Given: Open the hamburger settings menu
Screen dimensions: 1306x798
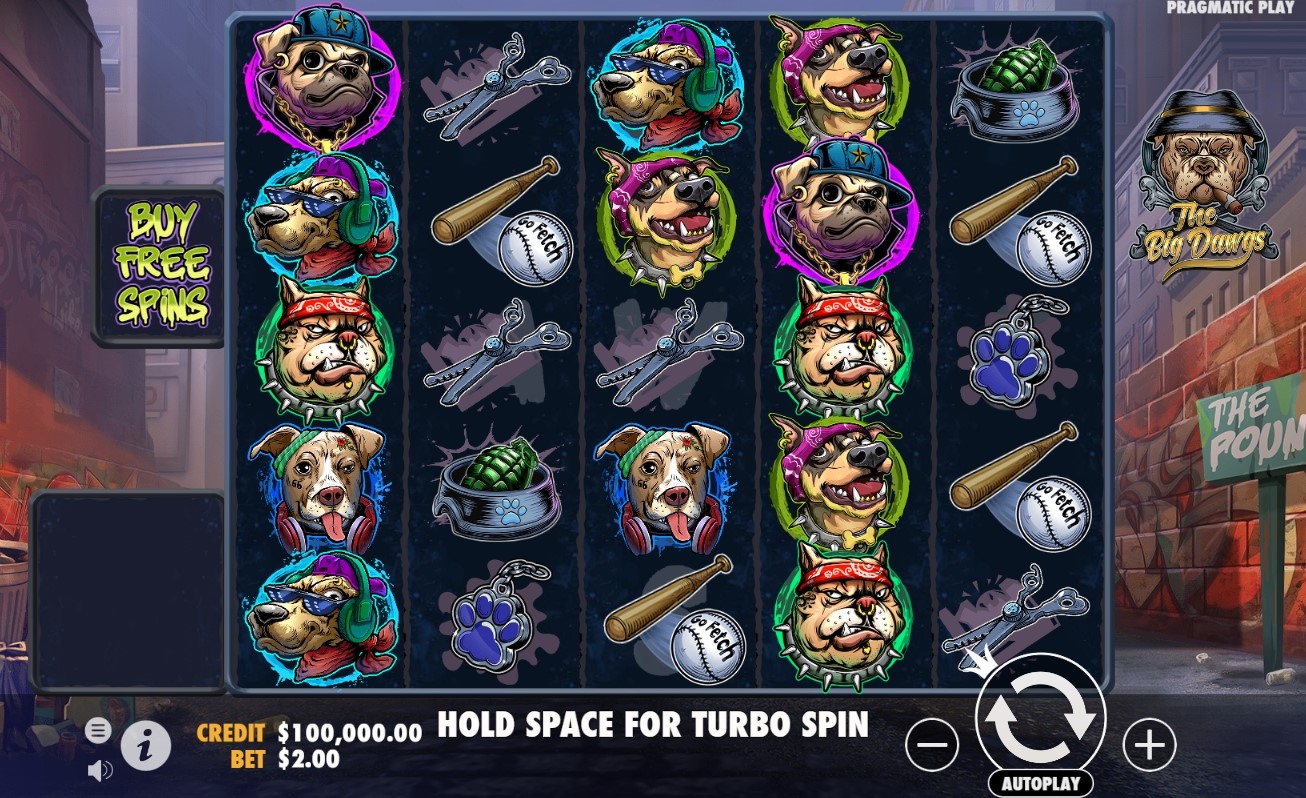Looking at the screenshot, I should click(97, 730).
